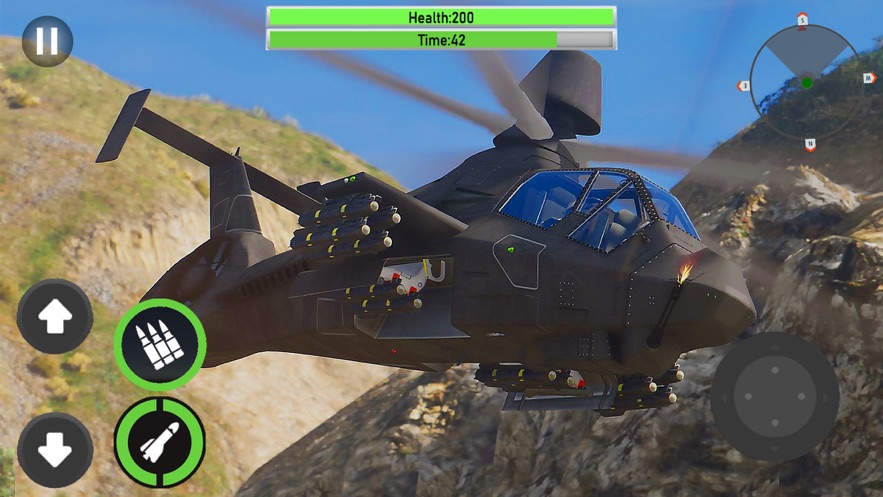Viewport: 883px width, 497px height.
Task: Pause the game
Action: point(47,41)
